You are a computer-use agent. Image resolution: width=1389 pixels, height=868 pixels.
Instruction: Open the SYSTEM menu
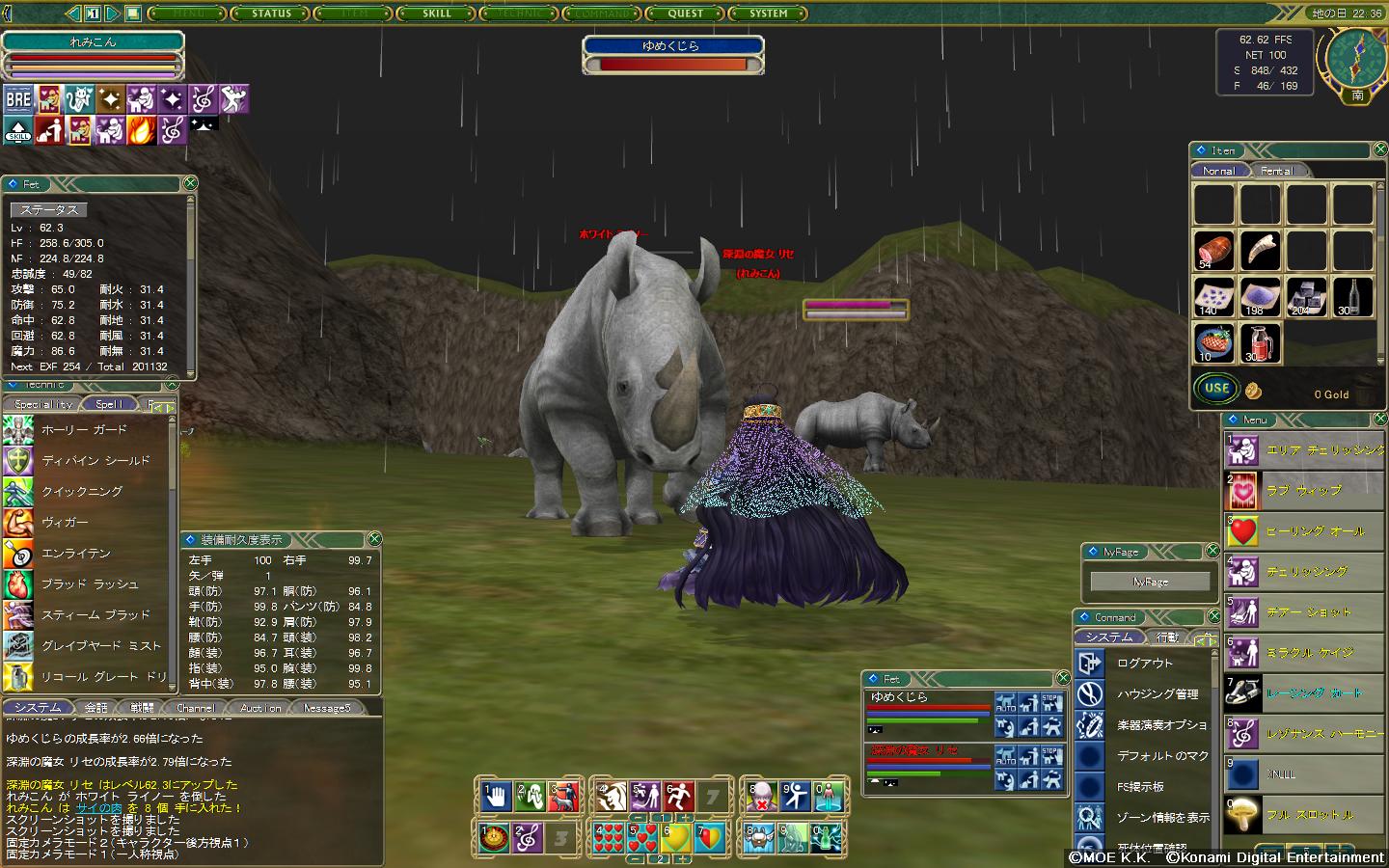(x=769, y=14)
